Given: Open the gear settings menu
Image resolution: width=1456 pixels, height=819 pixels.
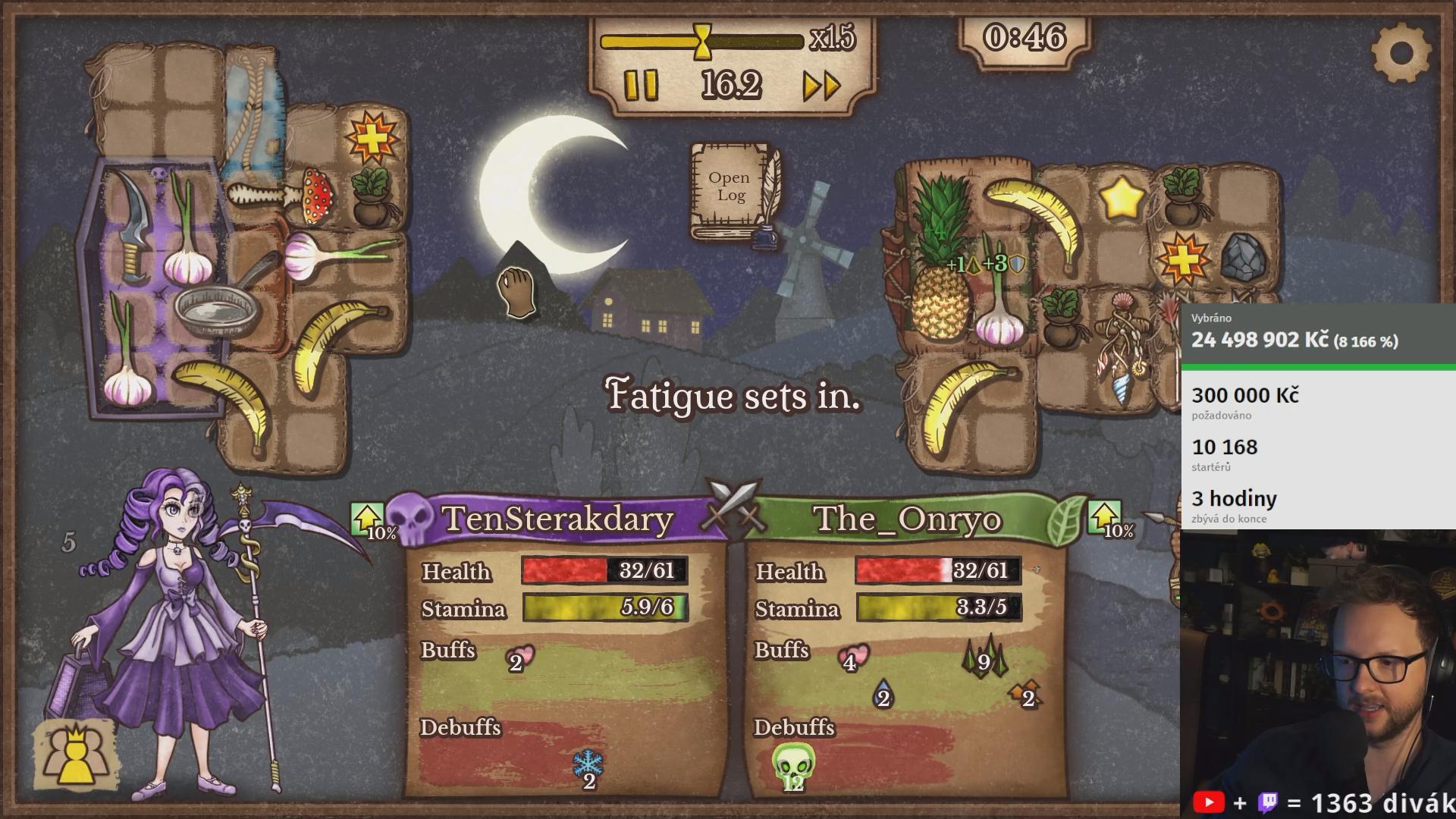Looking at the screenshot, I should click(1401, 52).
